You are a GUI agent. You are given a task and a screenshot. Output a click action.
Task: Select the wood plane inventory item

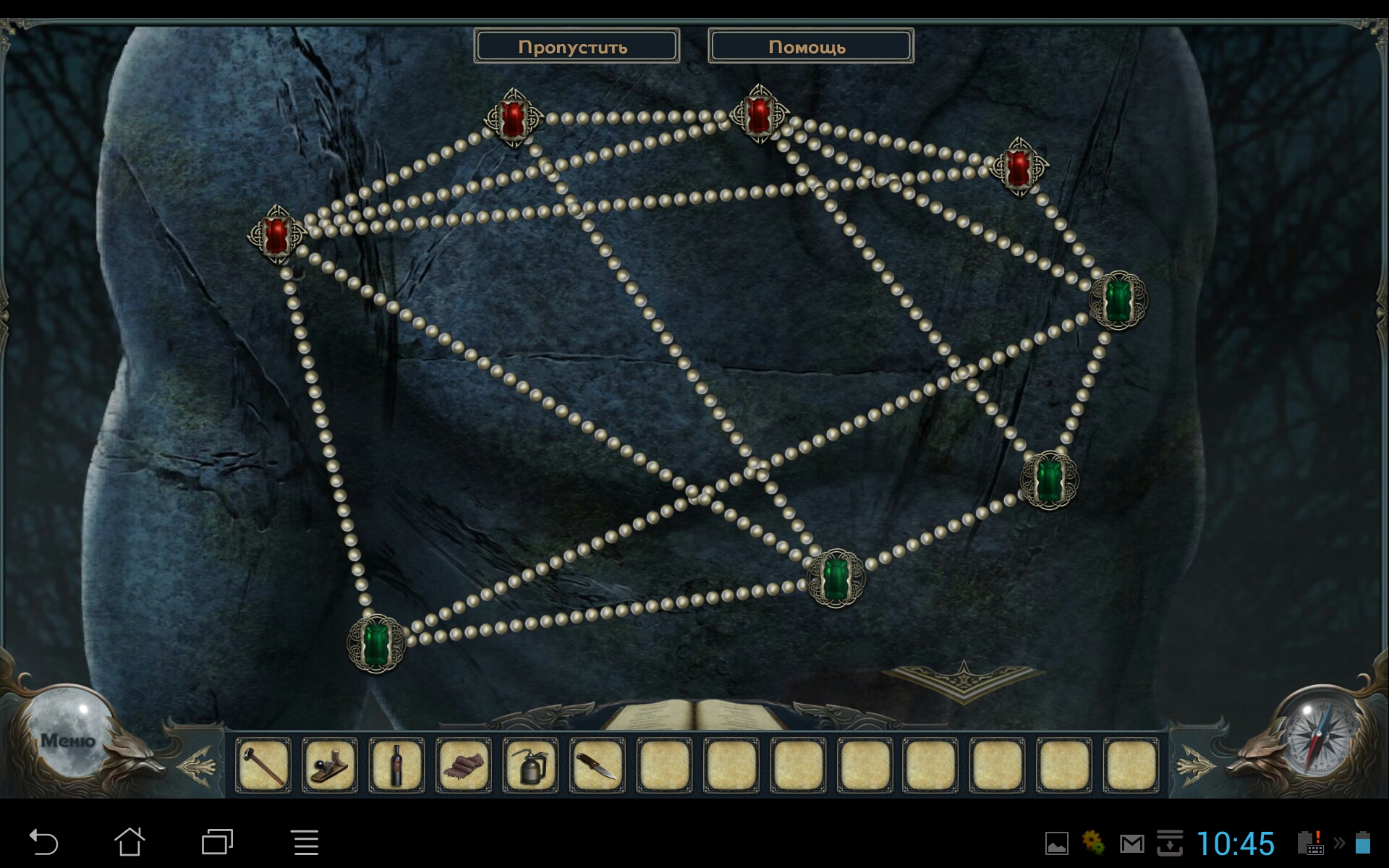coord(330,765)
